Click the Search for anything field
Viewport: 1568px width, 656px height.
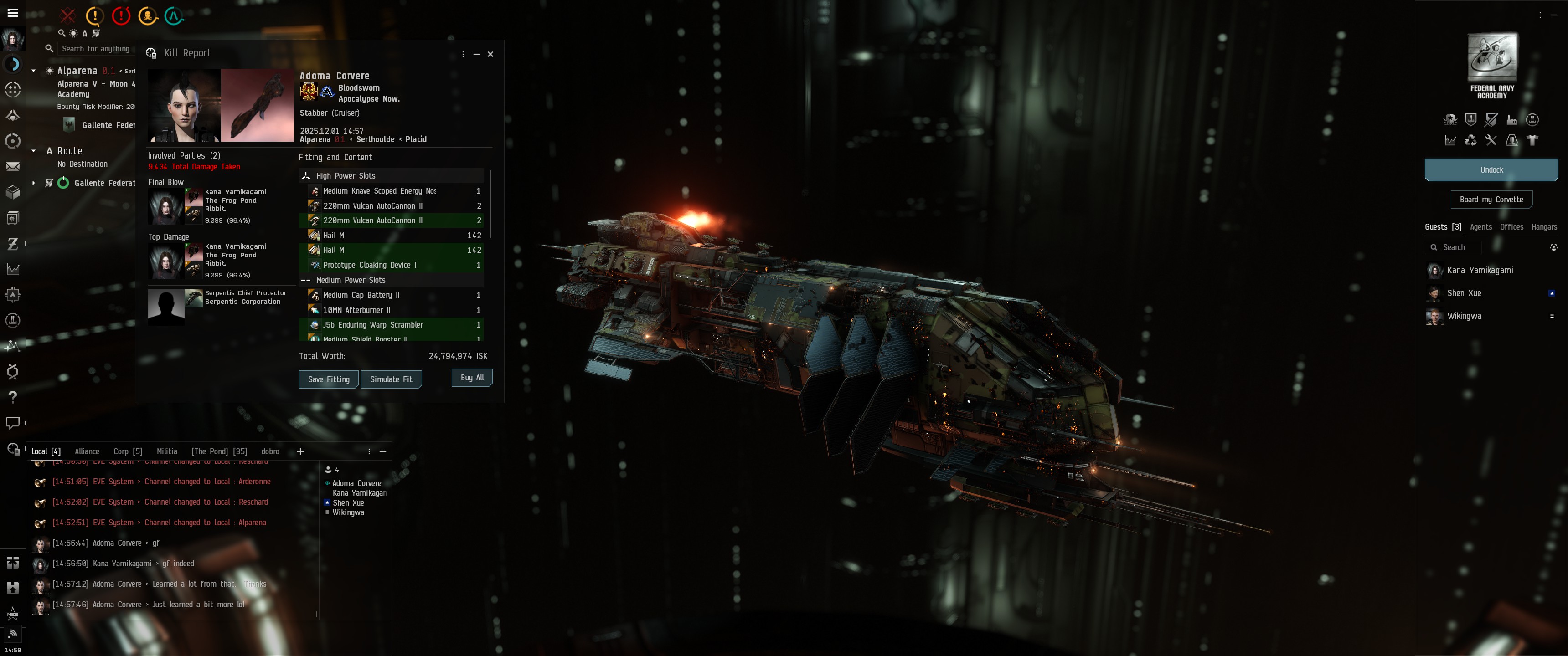(x=96, y=49)
